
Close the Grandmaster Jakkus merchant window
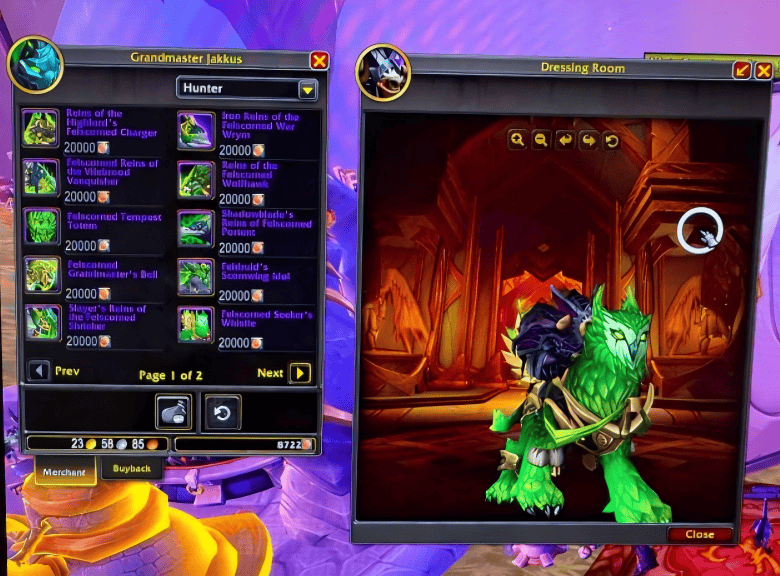[319, 60]
